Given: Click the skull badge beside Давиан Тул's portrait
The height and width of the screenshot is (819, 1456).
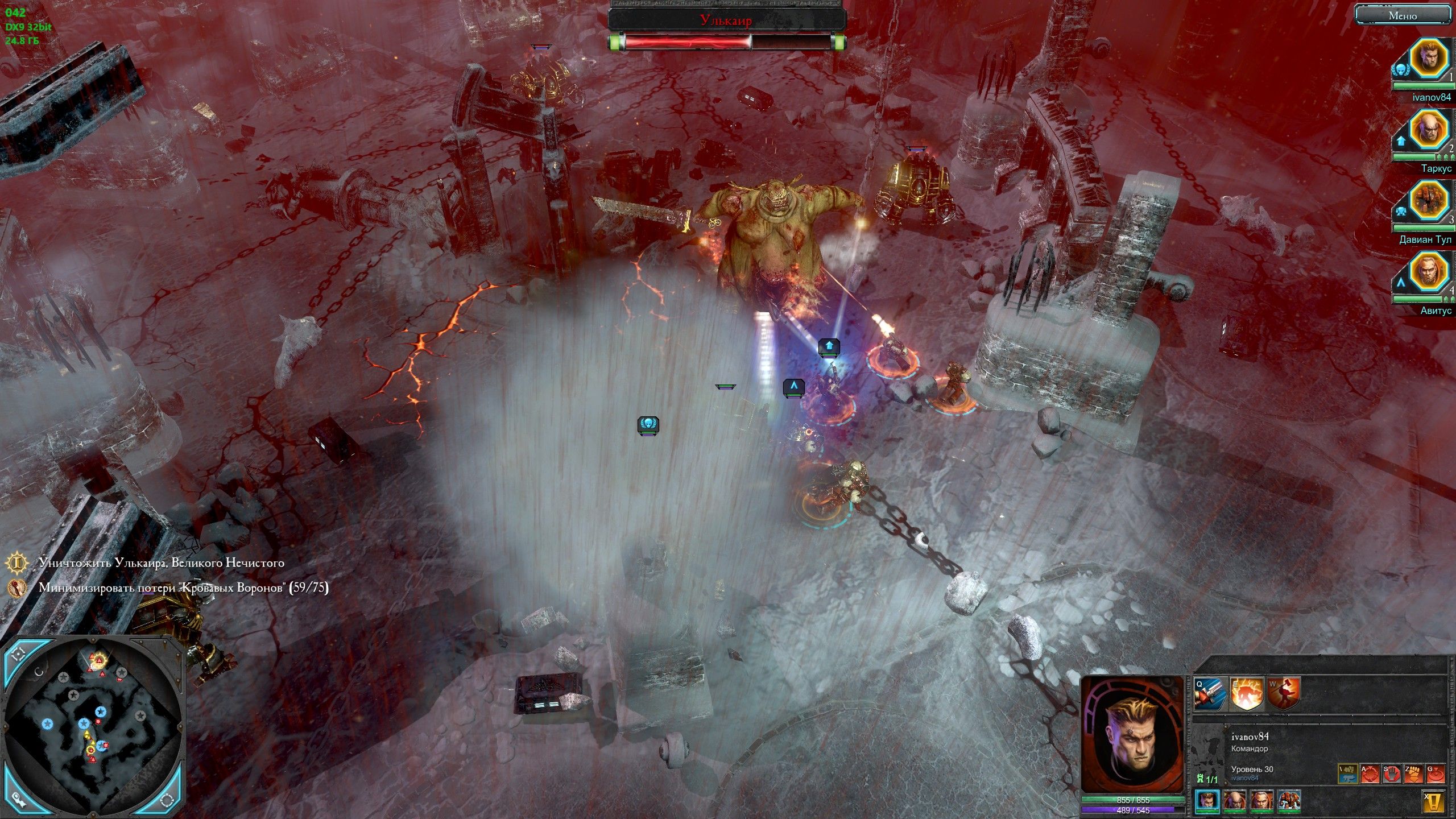Looking at the screenshot, I should tap(1401, 212).
